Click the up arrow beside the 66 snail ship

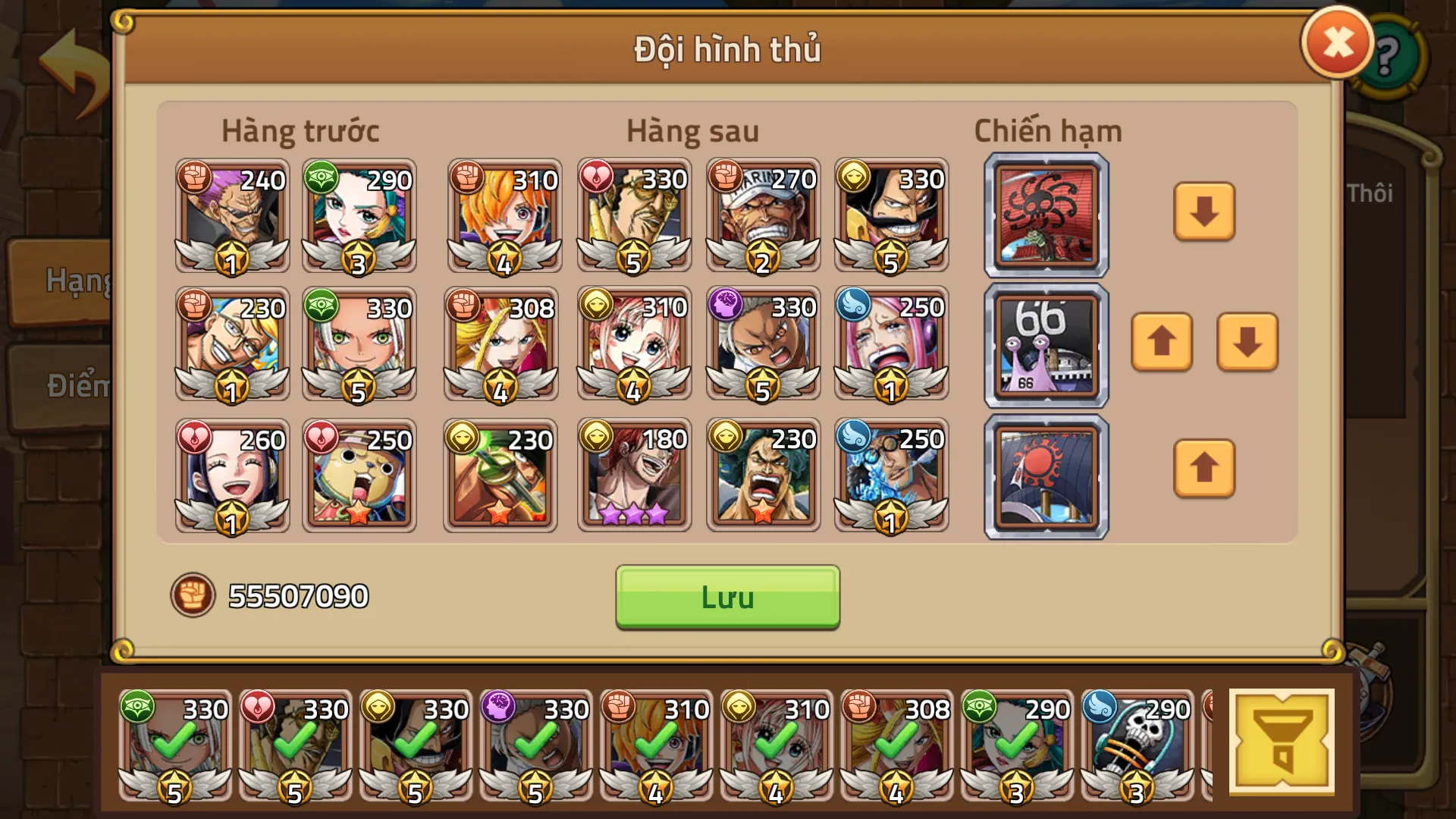tap(1161, 343)
